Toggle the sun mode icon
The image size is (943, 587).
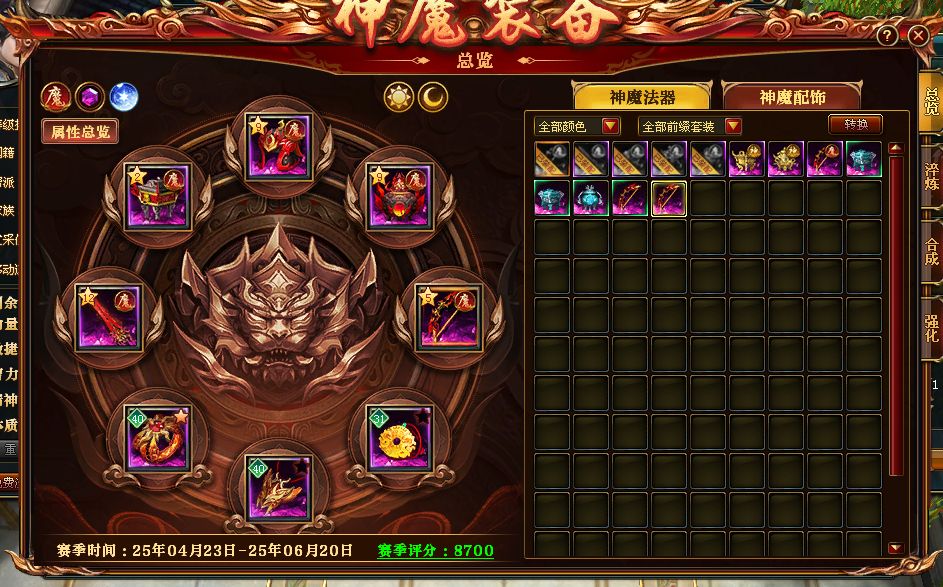[399, 96]
